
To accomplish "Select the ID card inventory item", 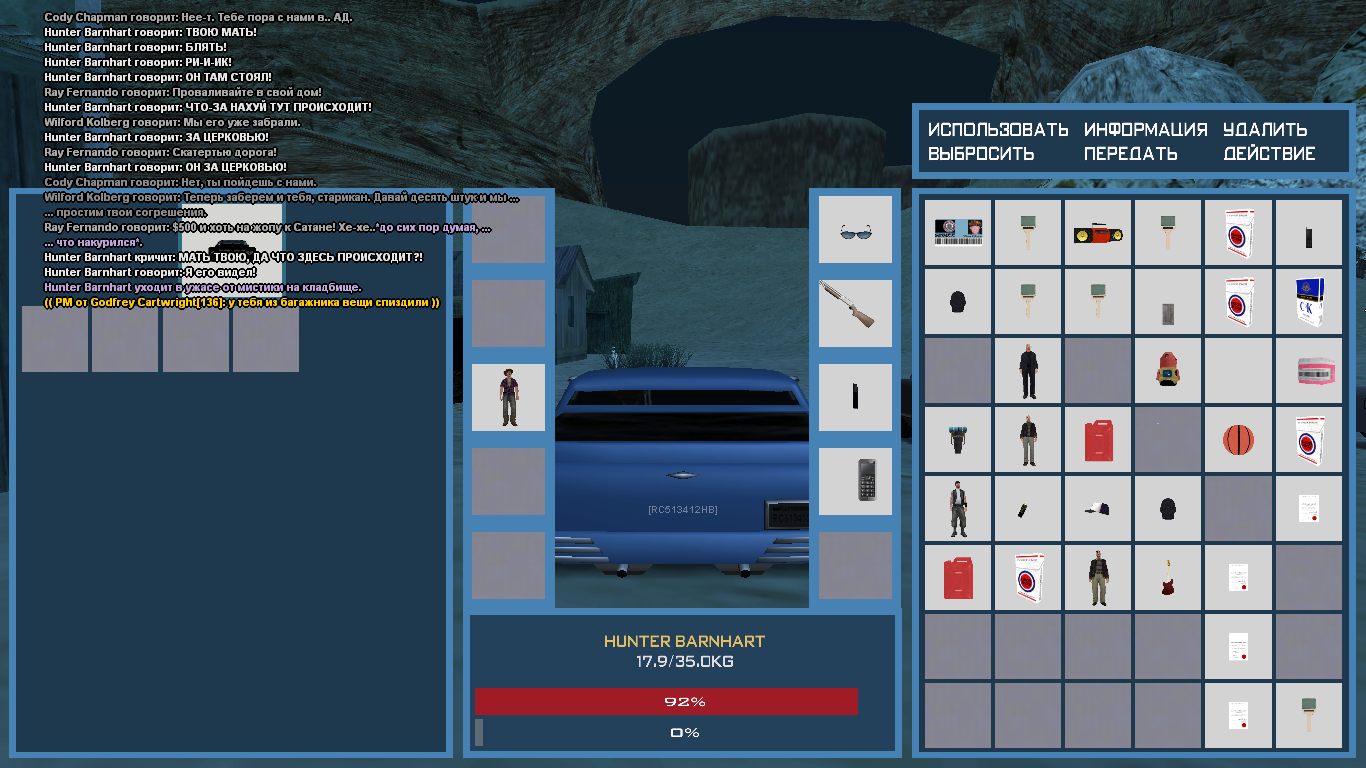I will (958, 233).
